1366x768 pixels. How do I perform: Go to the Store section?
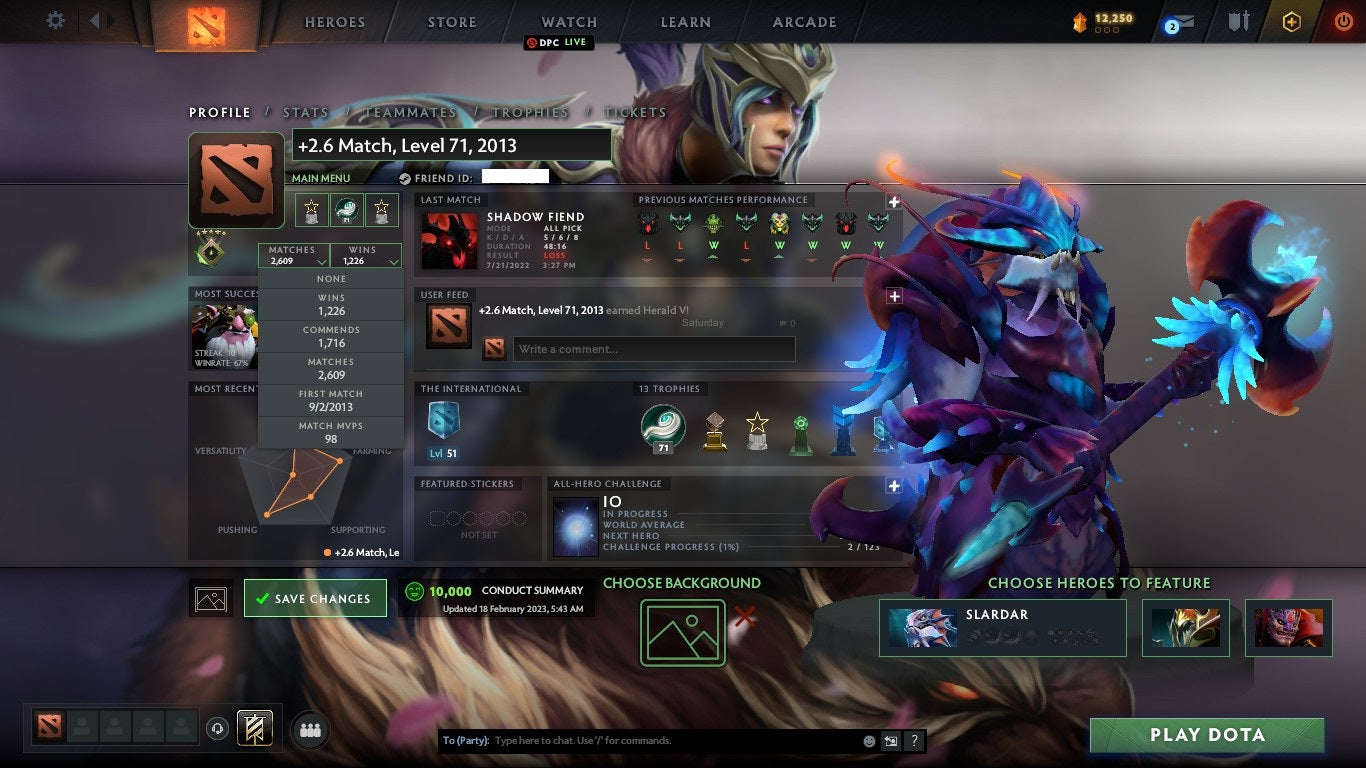tap(452, 22)
